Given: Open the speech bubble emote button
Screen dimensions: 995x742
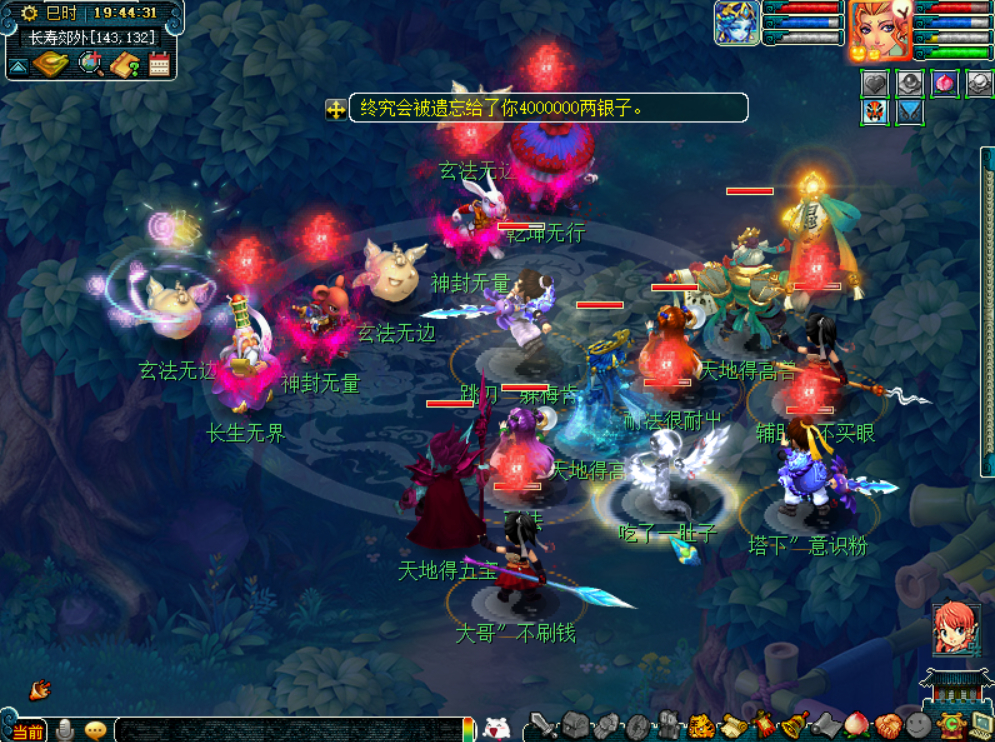Looking at the screenshot, I should (x=96, y=730).
